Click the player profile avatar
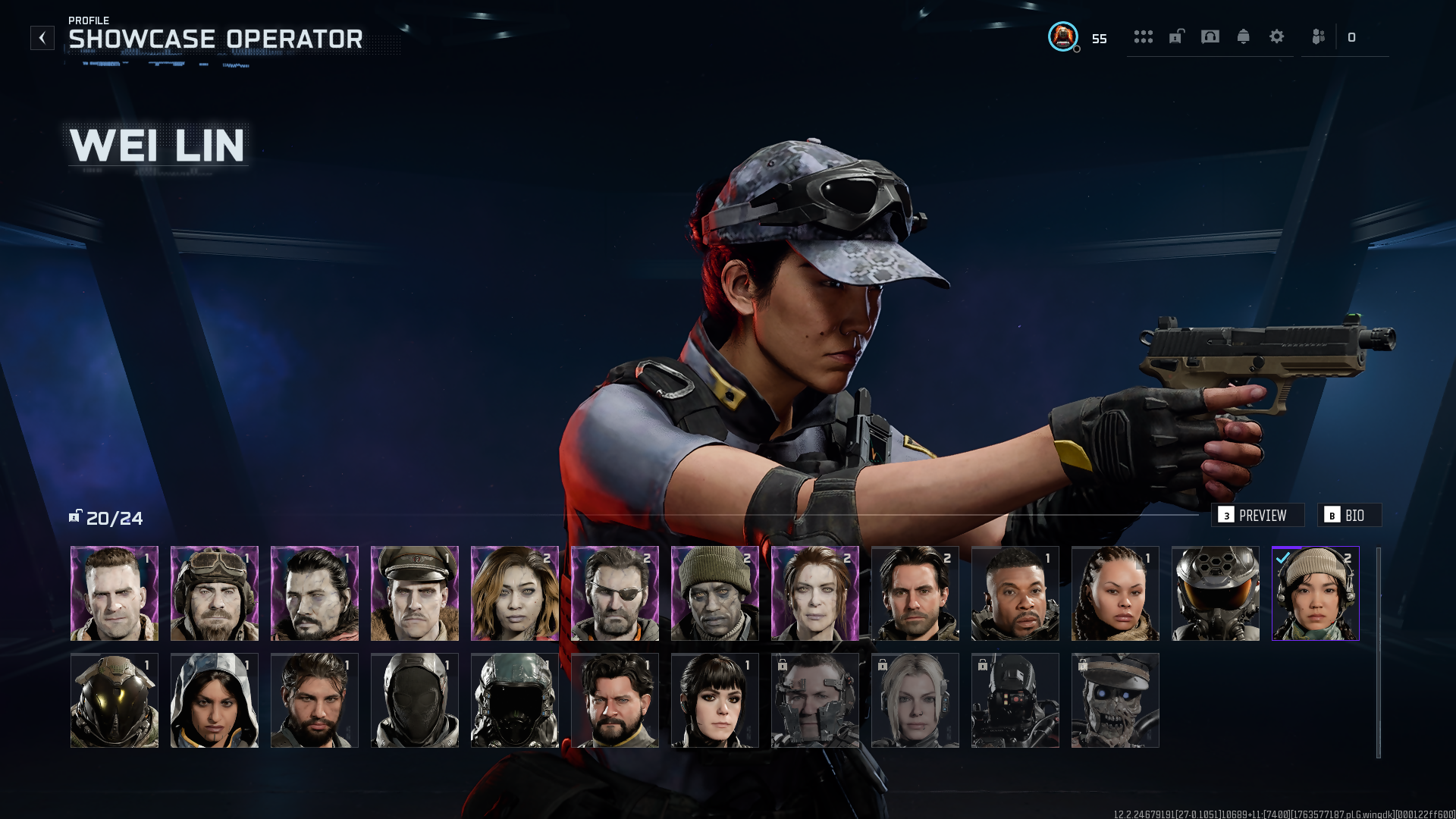1456x819 pixels. (x=1063, y=37)
